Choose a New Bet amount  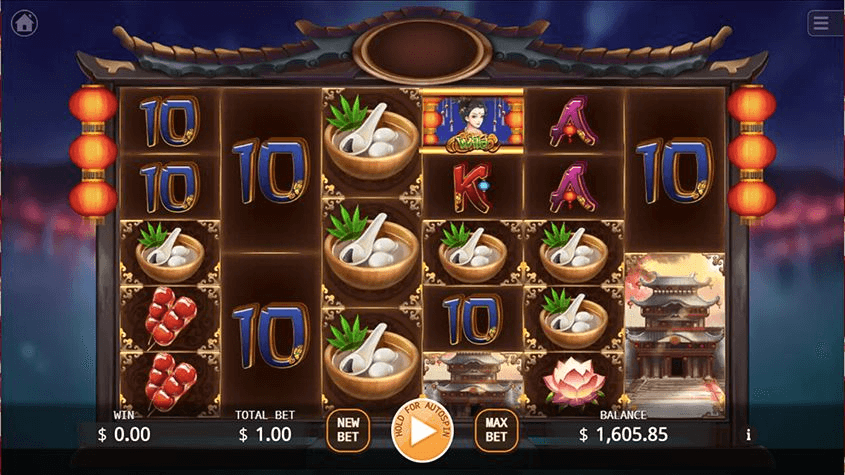pos(348,431)
